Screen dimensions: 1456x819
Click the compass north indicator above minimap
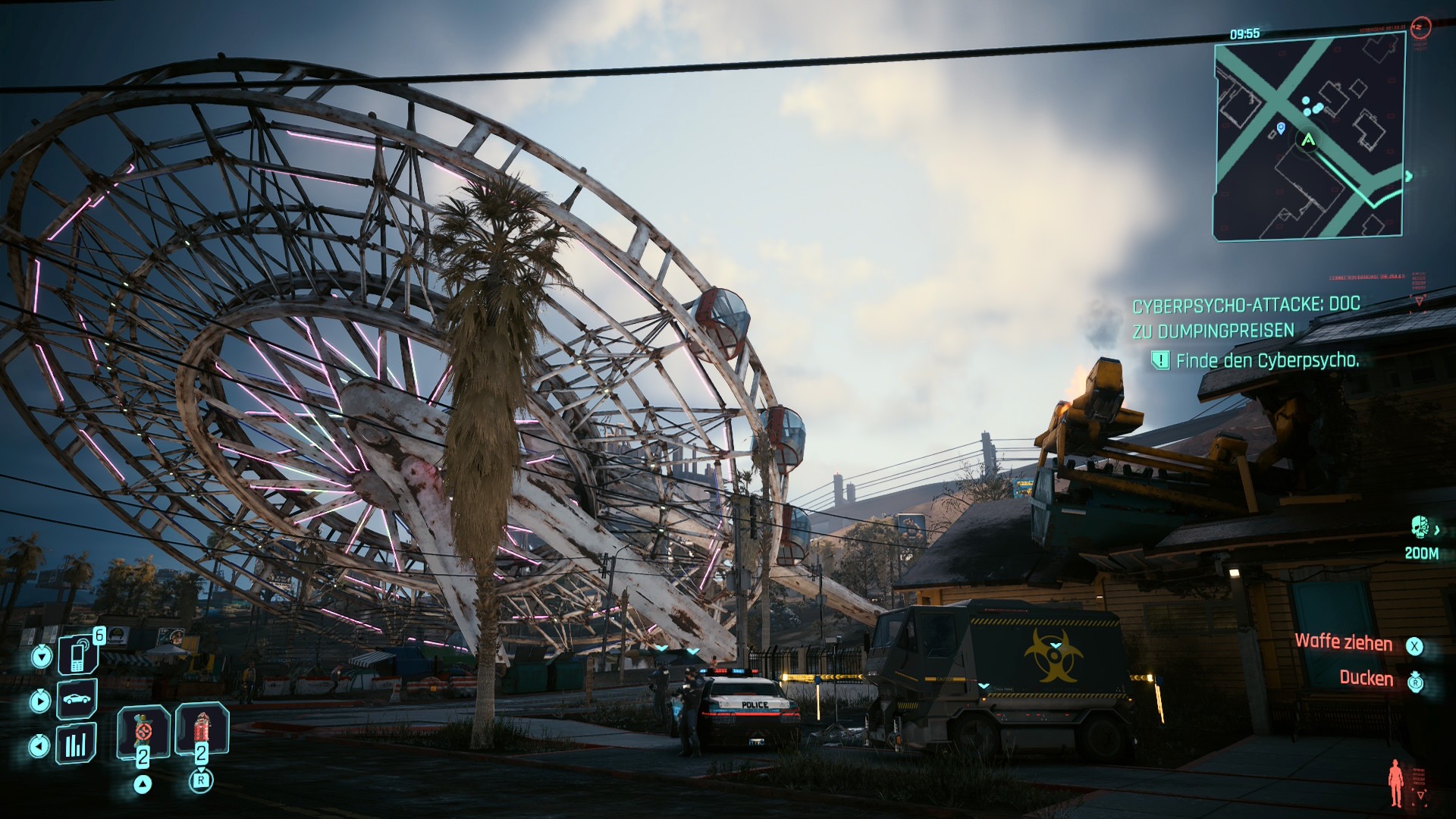click(x=1420, y=27)
